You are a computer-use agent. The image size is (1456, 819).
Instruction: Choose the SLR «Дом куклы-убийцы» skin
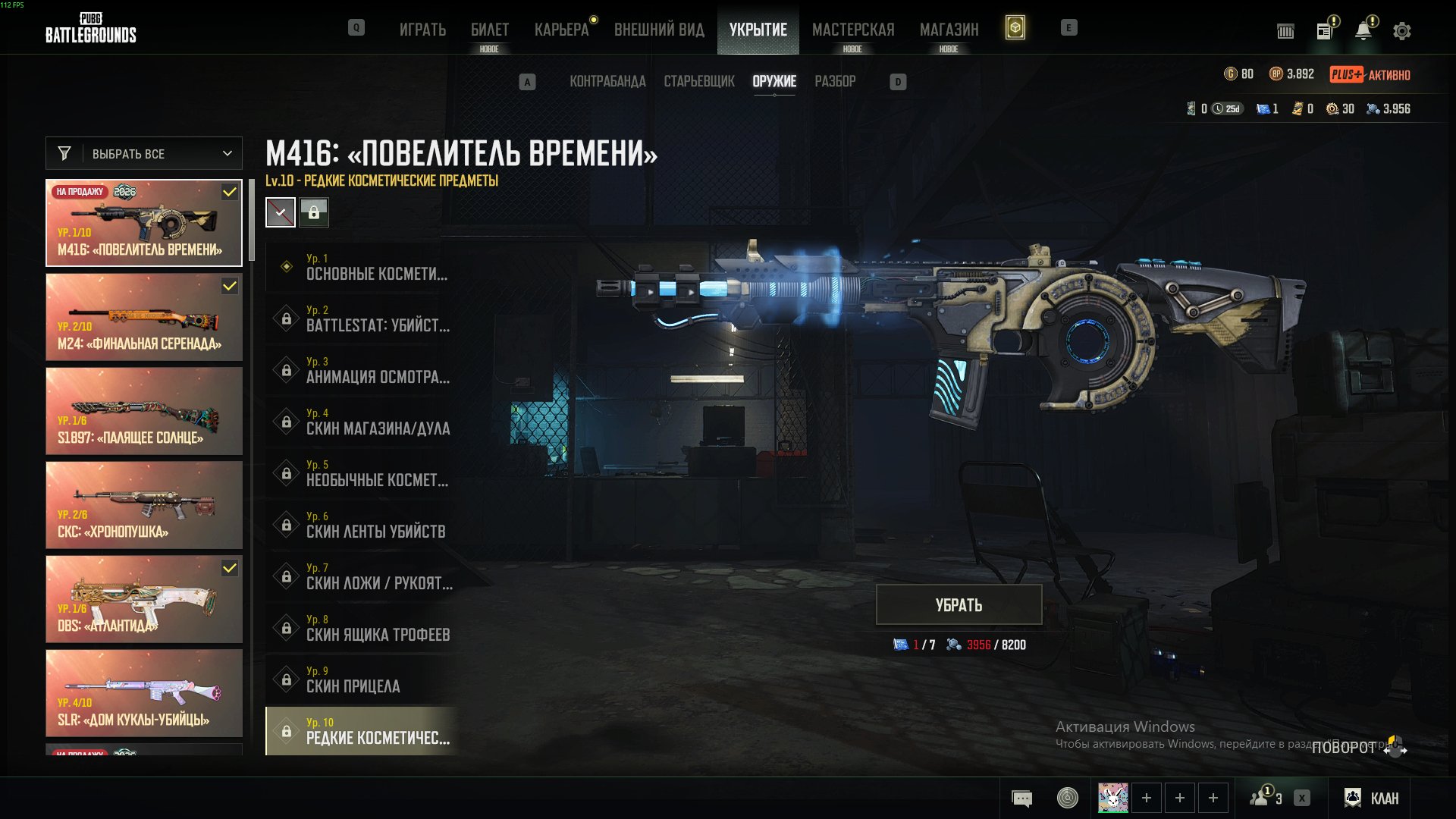(x=144, y=693)
